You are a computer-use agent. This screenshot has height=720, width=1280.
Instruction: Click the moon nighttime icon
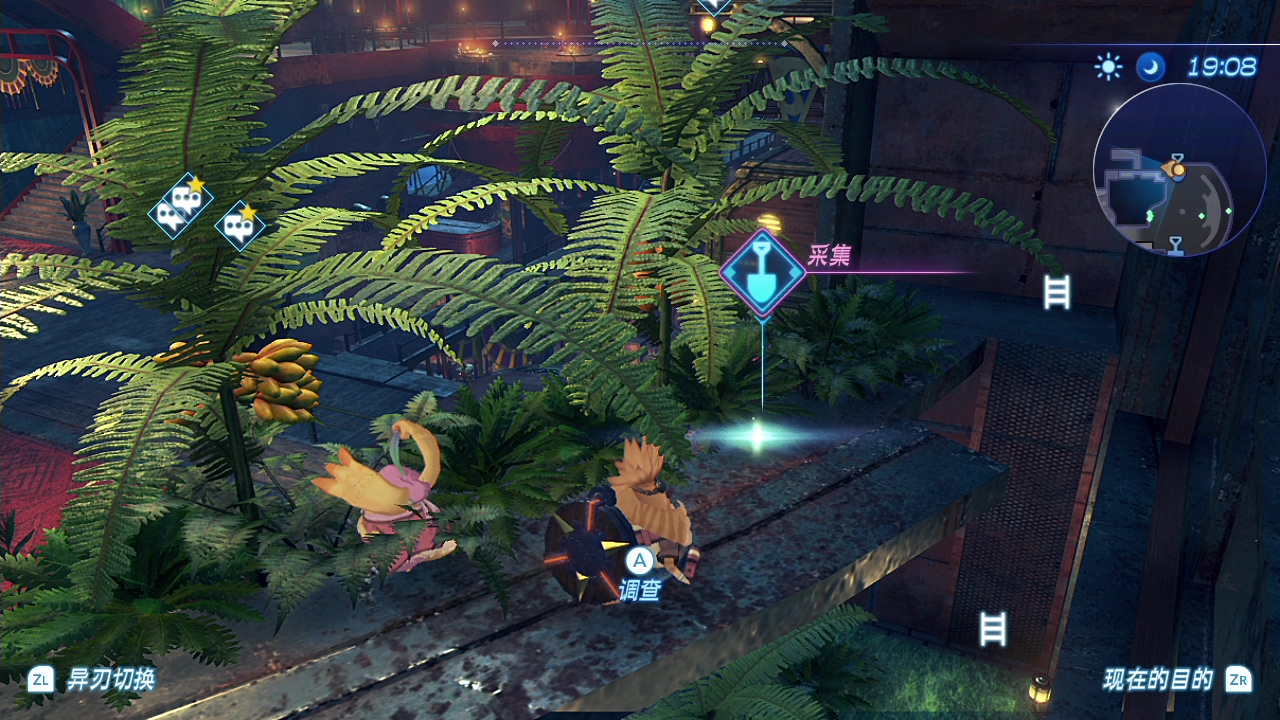click(x=1150, y=67)
